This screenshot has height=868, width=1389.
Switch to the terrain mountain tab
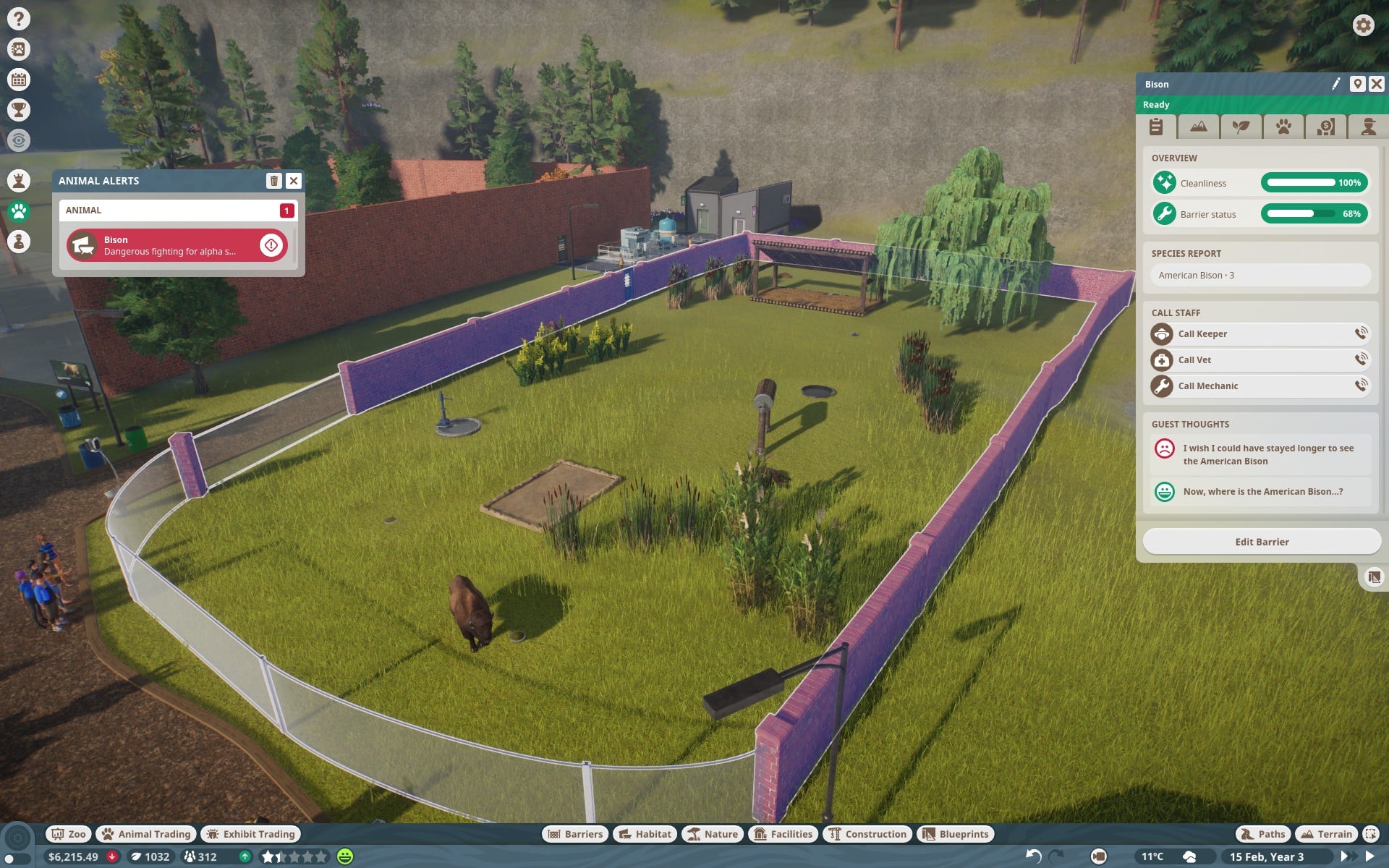pos(1198,127)
